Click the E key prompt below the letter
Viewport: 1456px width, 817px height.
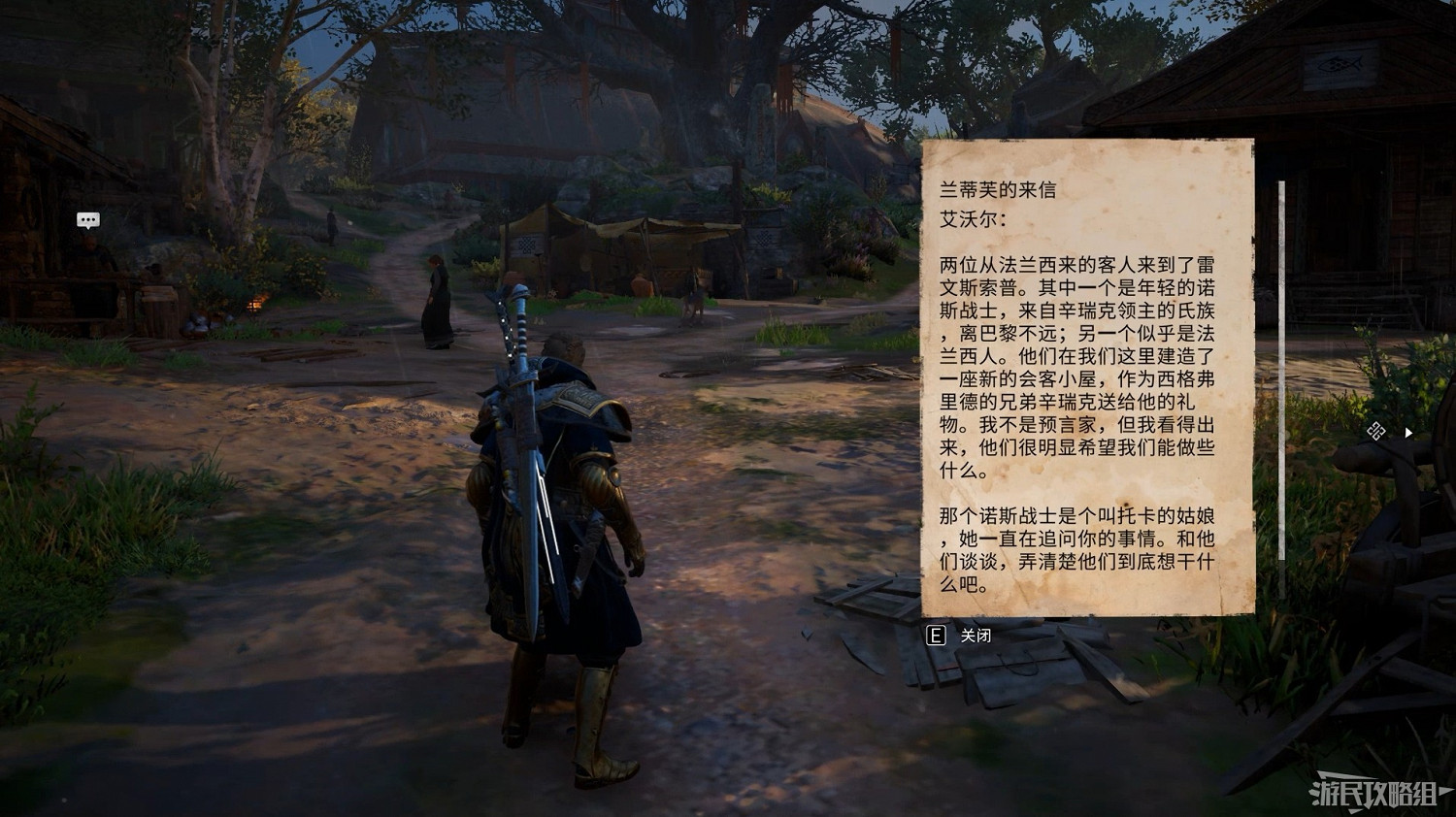[x=935, y=637]
